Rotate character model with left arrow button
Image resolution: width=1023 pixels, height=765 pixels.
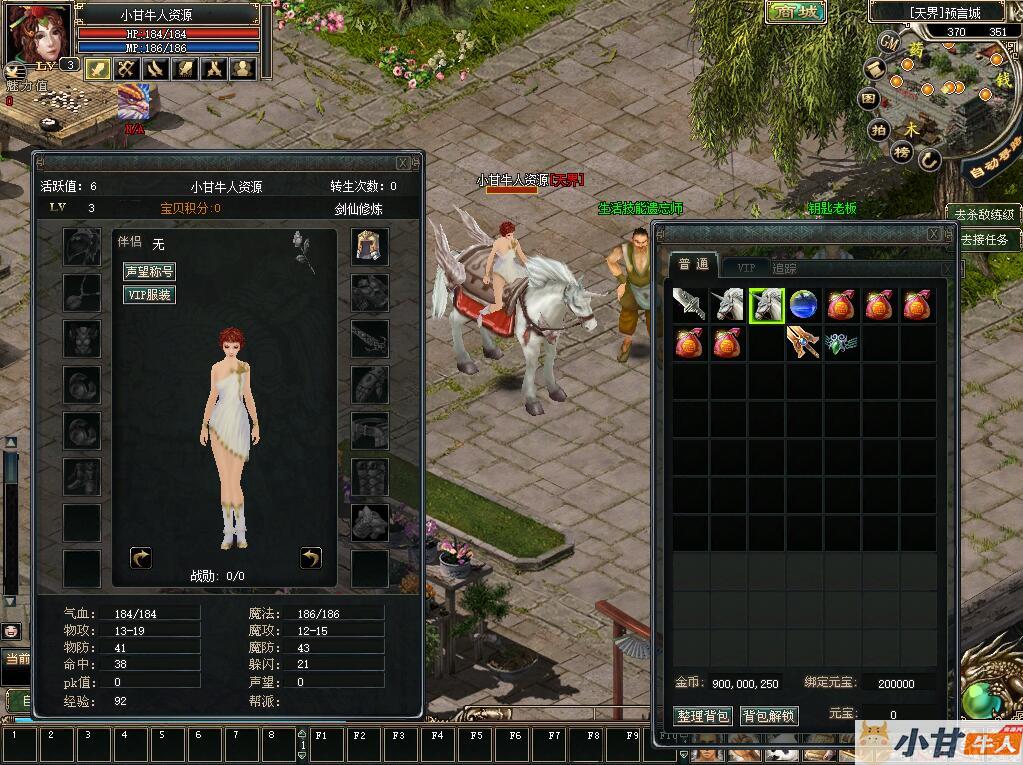[x=141, y=557]
